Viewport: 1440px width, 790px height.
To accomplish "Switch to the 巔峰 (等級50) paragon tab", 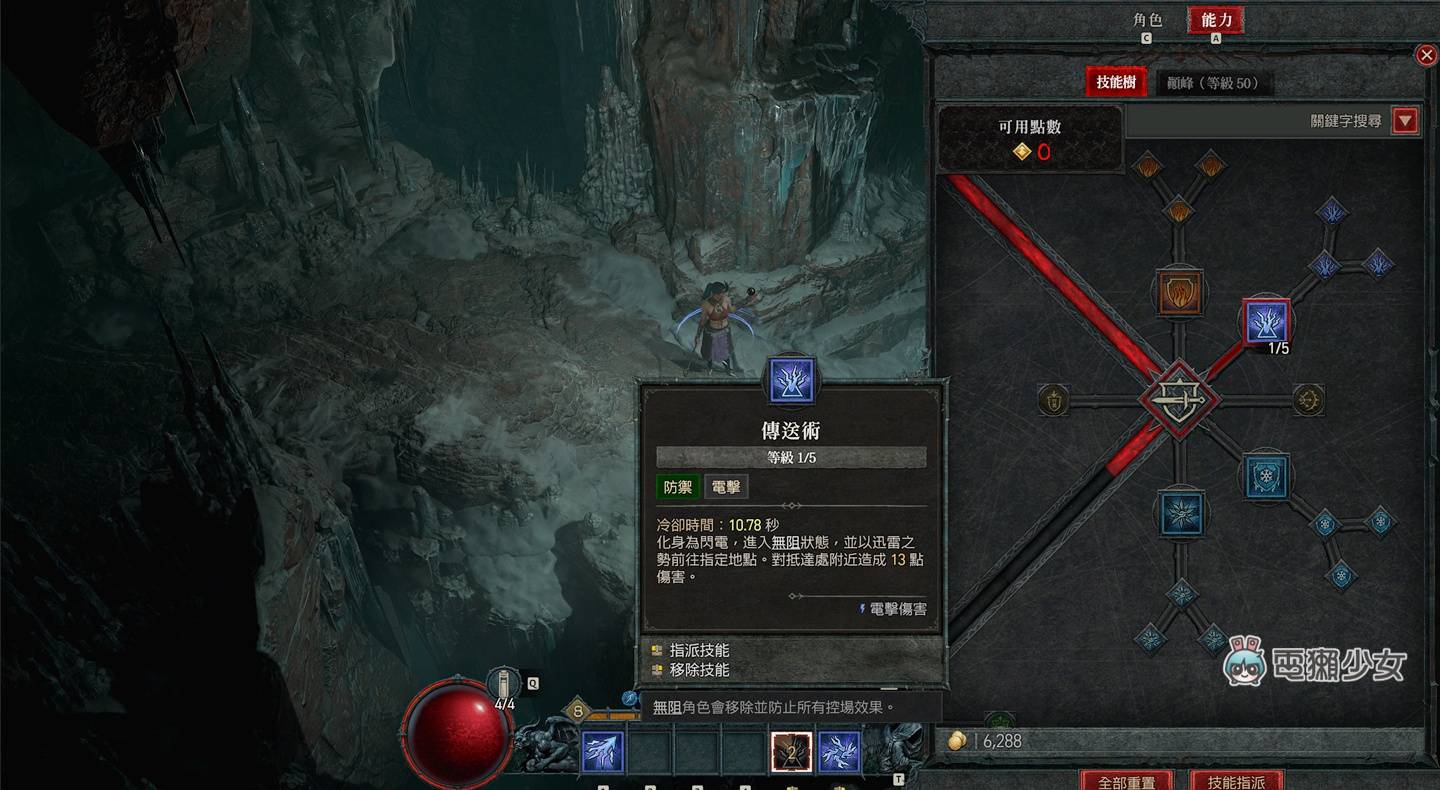I will point(1213,83).
